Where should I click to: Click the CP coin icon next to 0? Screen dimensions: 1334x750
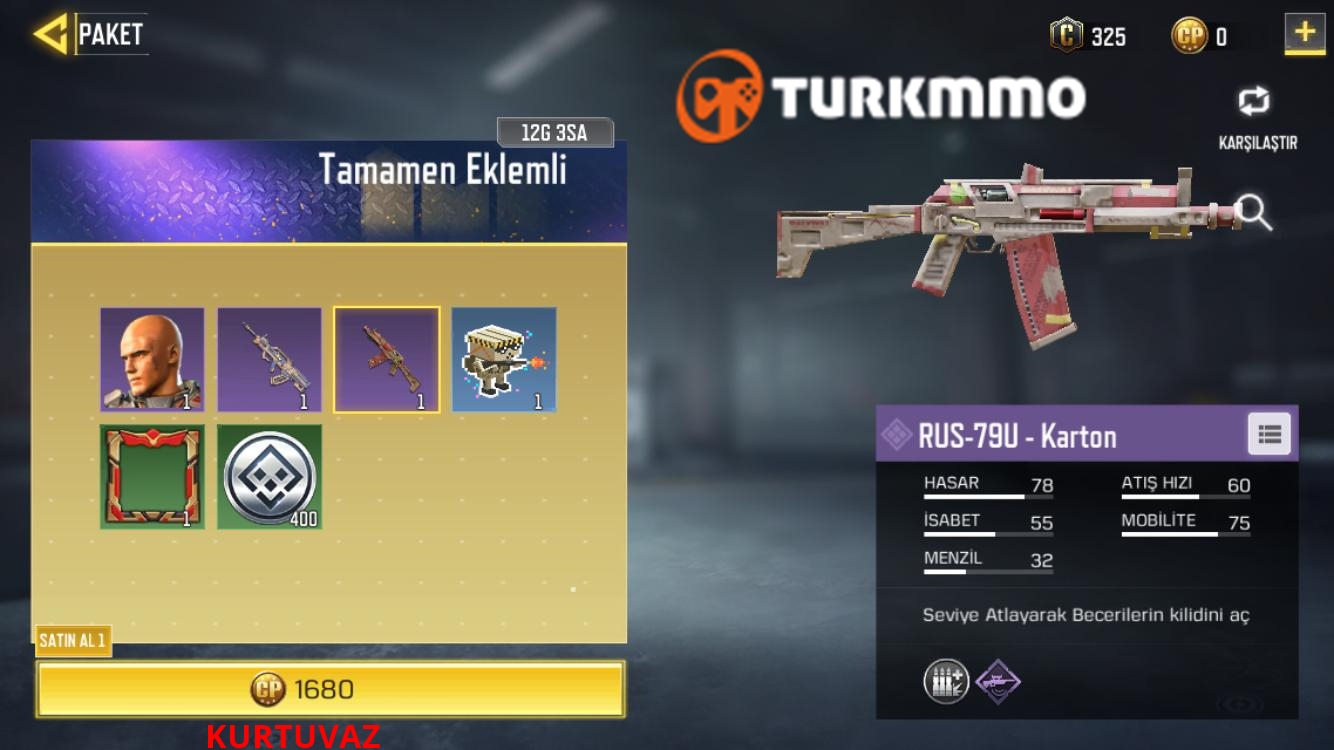point(1190,36)
